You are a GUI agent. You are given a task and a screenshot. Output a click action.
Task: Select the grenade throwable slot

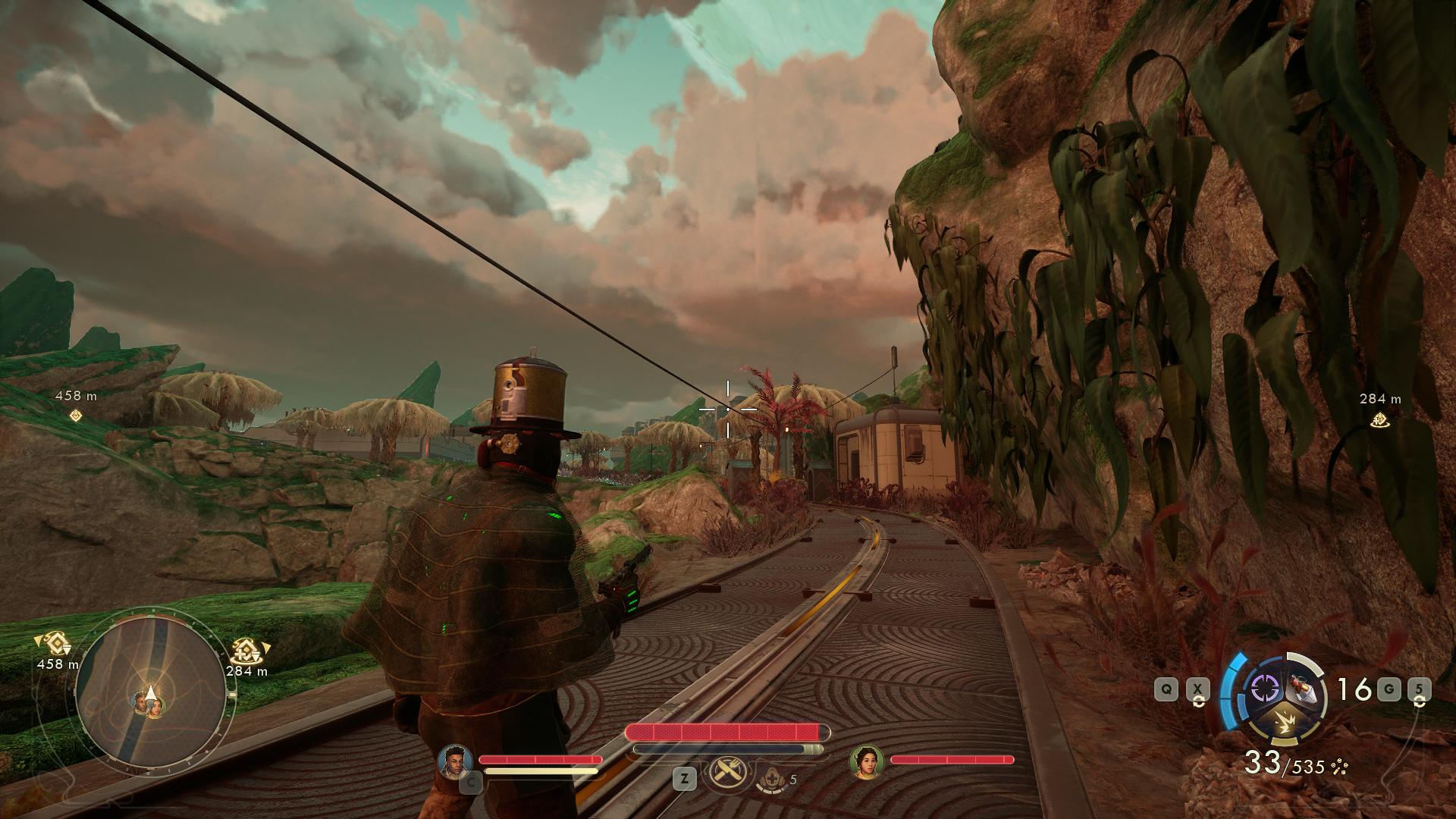(x=1305, y=689)
